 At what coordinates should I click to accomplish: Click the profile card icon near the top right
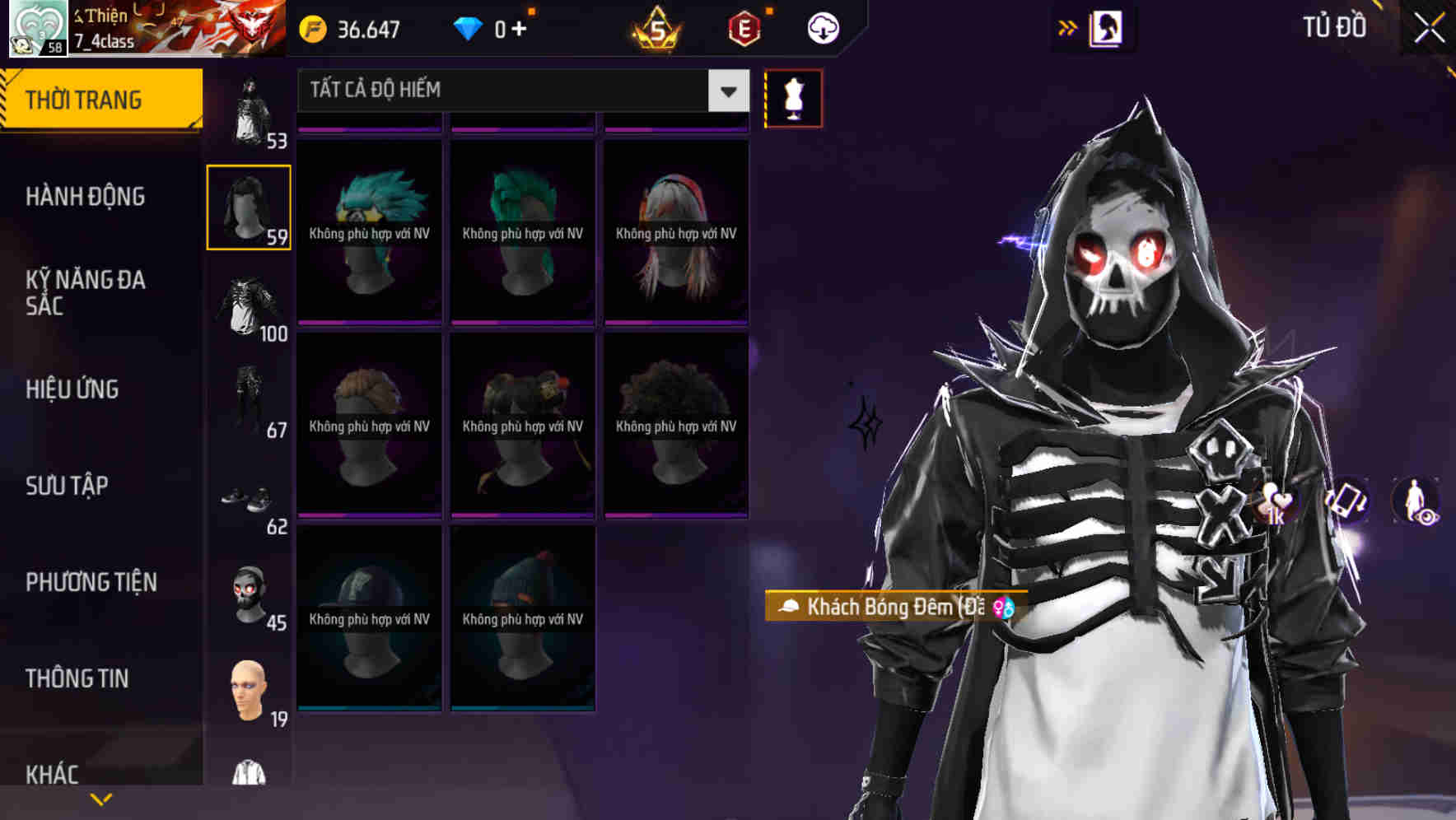tap(1108, 27)
